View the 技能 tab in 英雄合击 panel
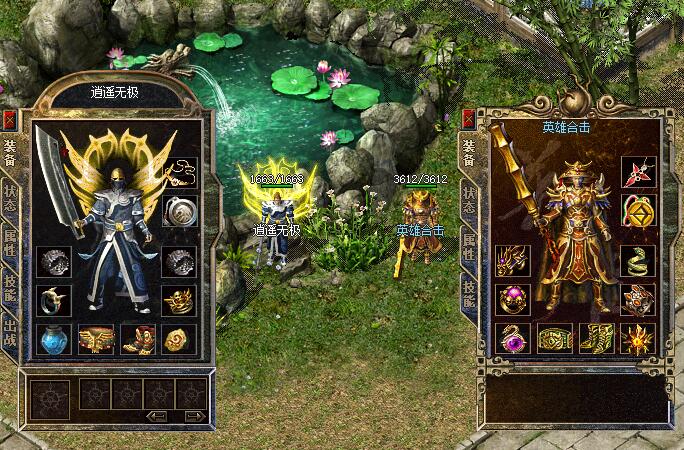 467,290
